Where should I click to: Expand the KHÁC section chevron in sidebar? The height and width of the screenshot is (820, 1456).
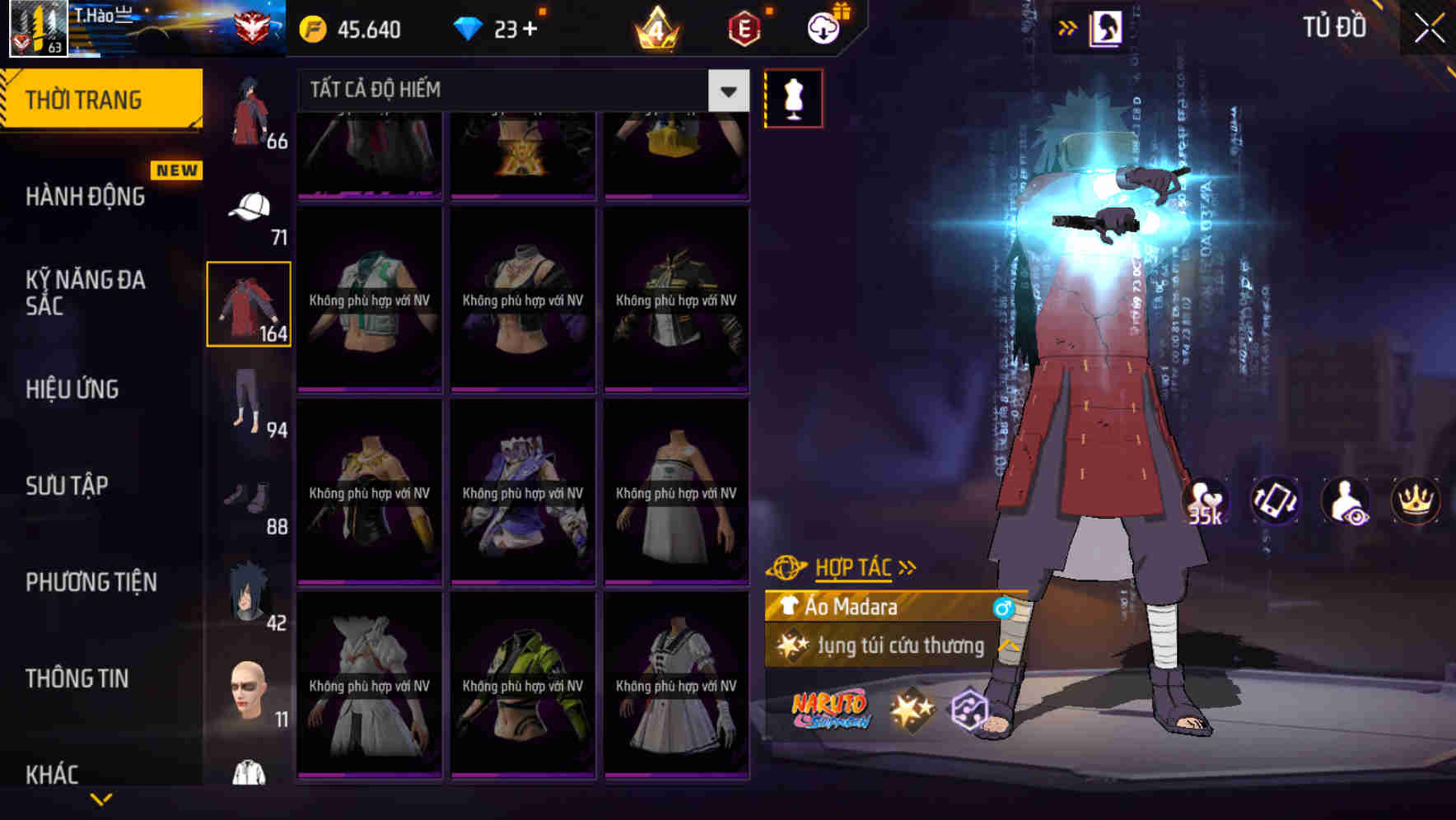click(x=103, y=797)
